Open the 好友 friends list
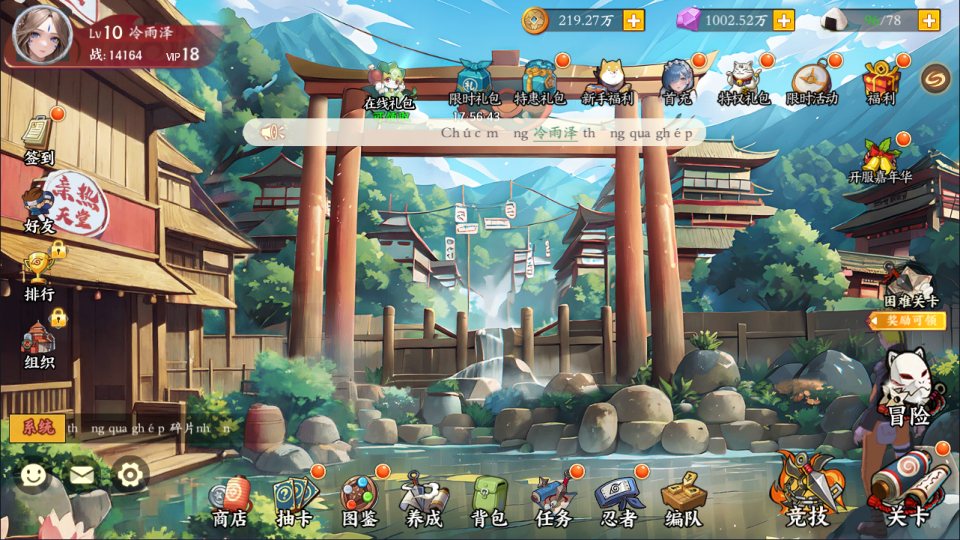Screen dimensions: 960x540 coord(39,205)
